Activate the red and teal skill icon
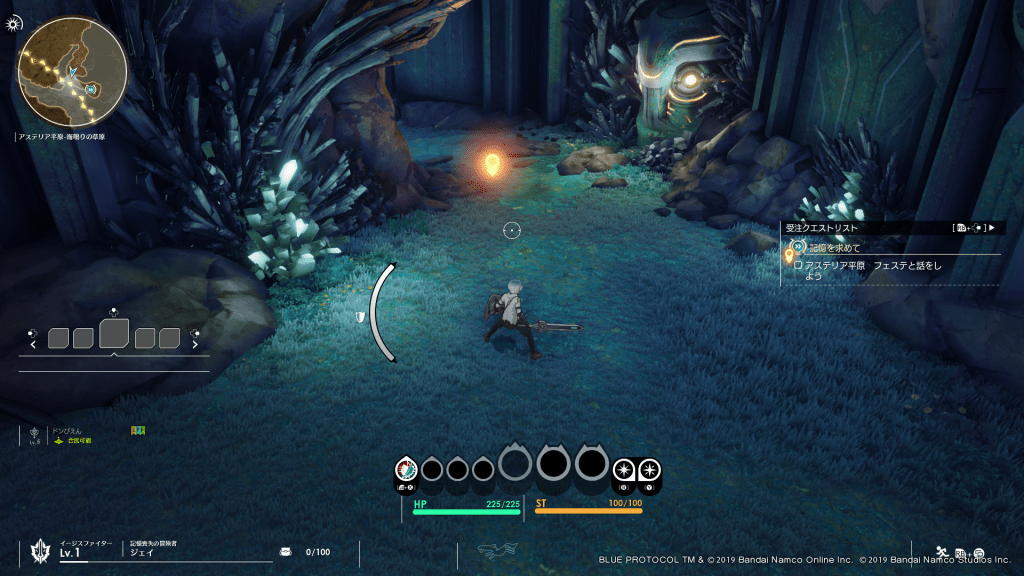The image size is (1024, 576). pos(406,468)
